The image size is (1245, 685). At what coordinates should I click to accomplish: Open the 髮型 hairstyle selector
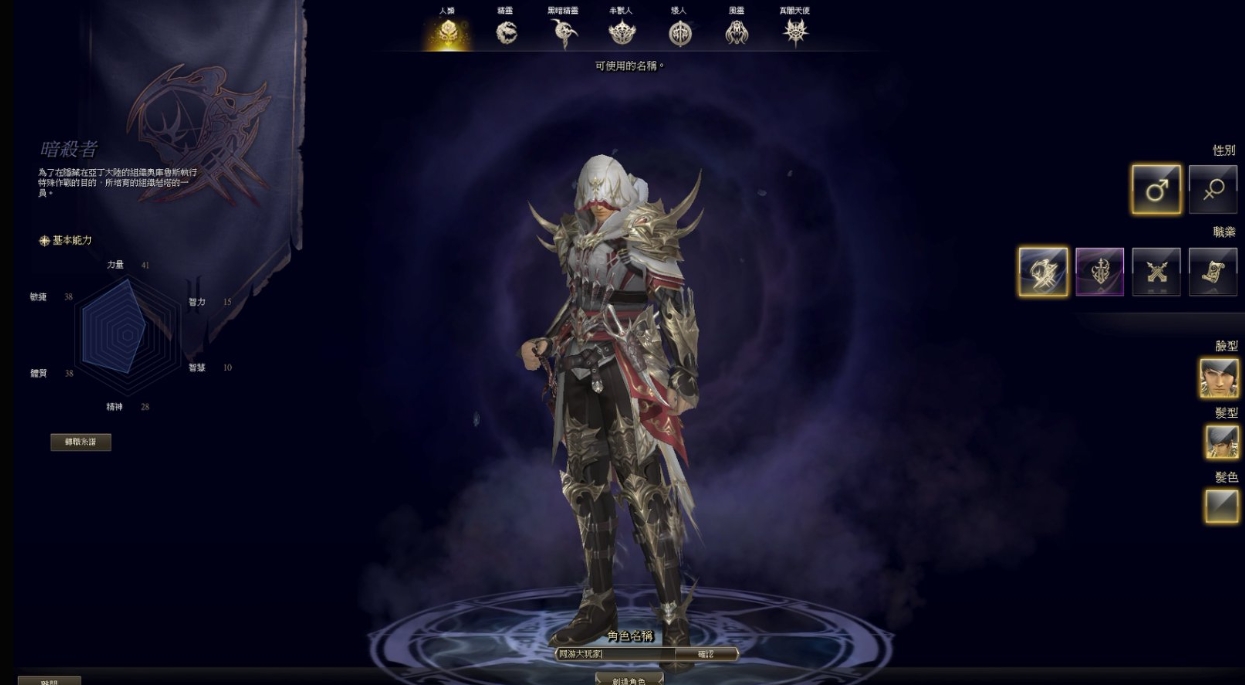(x=1221, y=441)
